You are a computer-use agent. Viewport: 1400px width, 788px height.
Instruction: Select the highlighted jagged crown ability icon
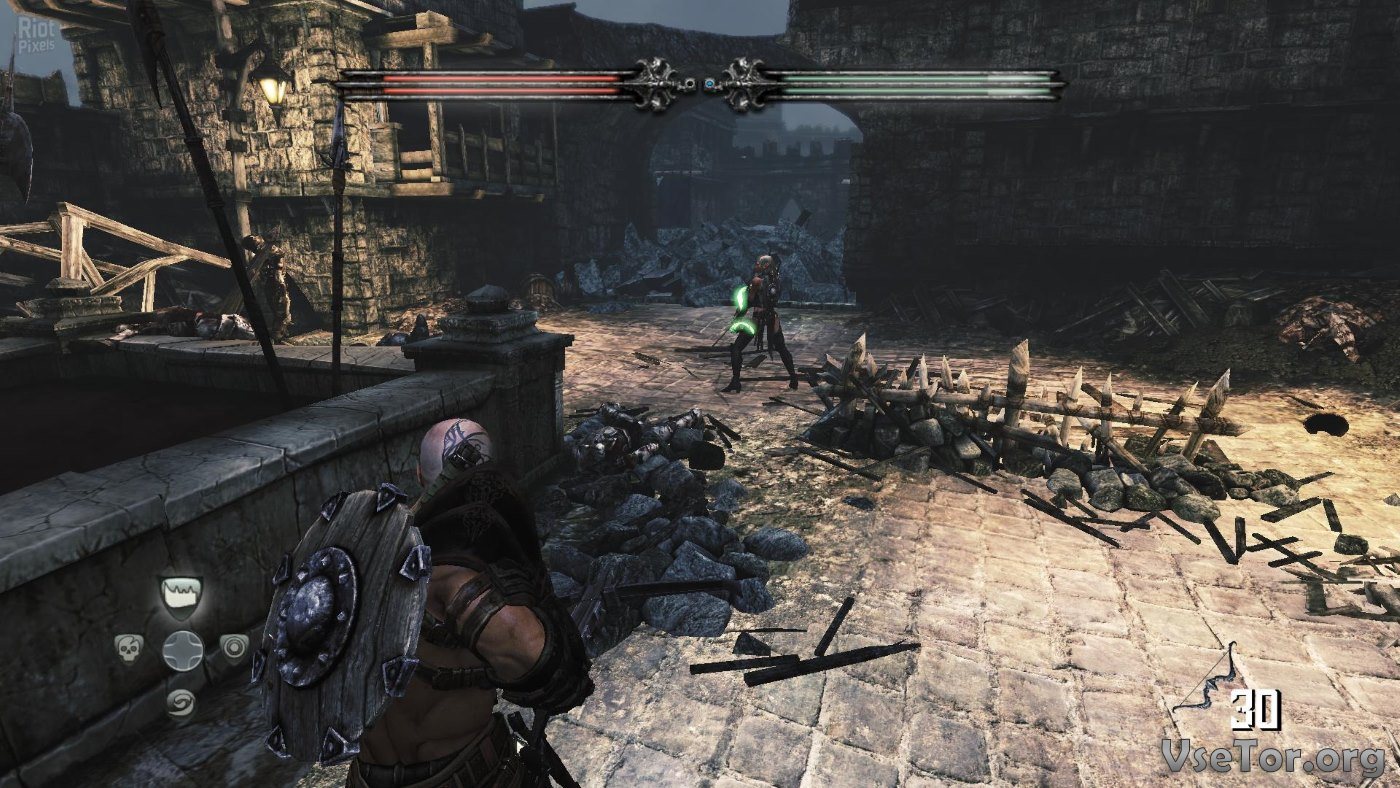click(181, 594)
